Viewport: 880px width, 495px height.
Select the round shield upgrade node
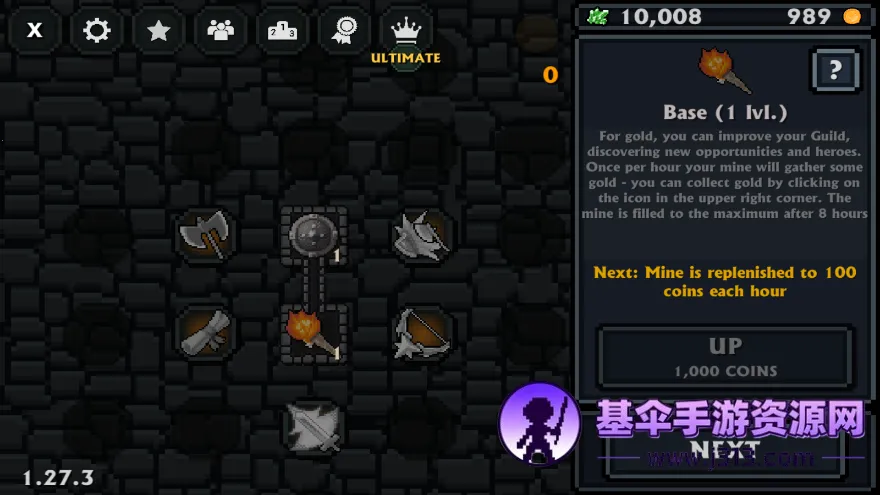pyautogui.click(x=312, y=236)
